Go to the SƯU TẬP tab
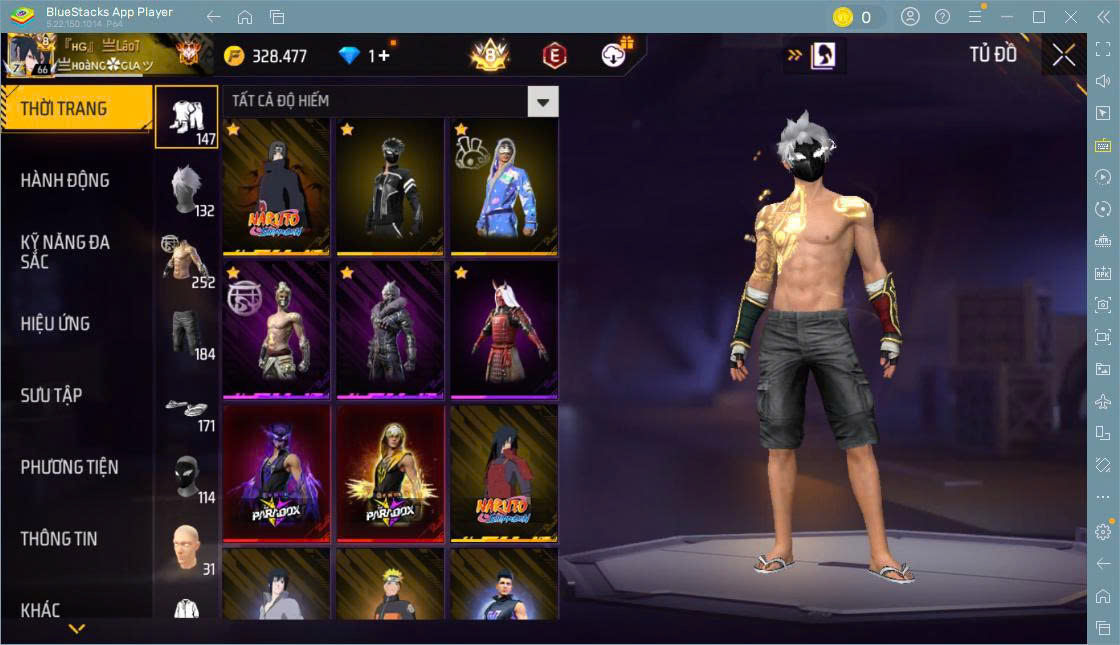The width and height of the screenshot is (1120, 645). [52, 396]
